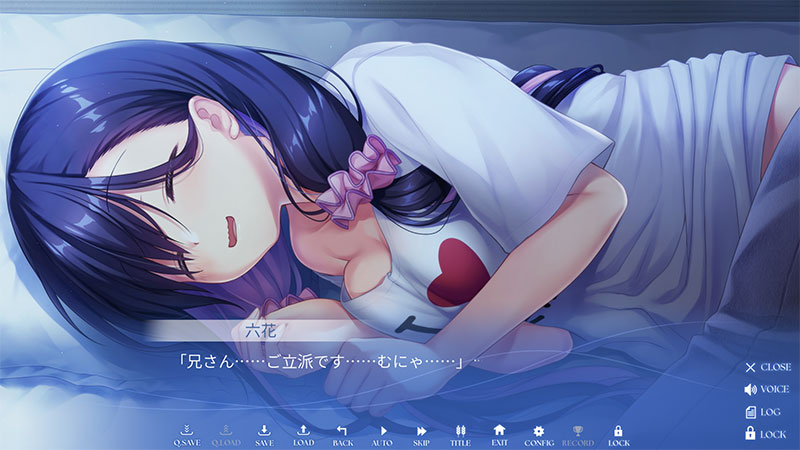Open the SAVE menu
800x450 pixels.
coord(264,434)
